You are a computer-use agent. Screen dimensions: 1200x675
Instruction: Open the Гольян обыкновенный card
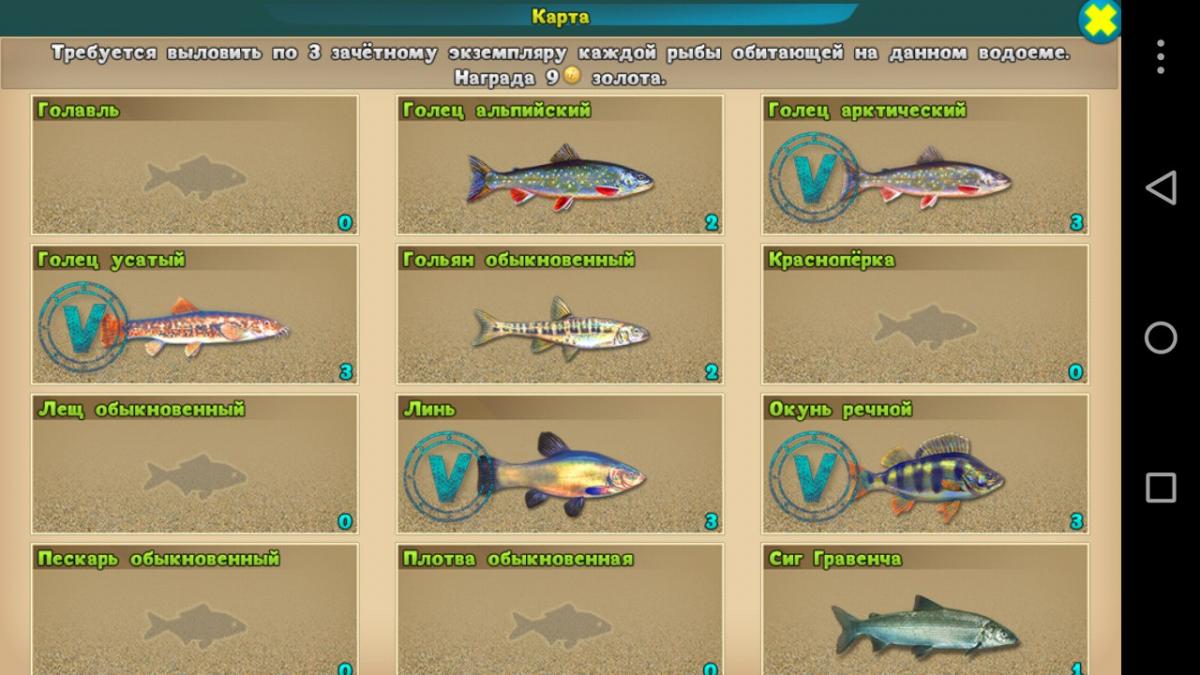(x=560, y=315)
